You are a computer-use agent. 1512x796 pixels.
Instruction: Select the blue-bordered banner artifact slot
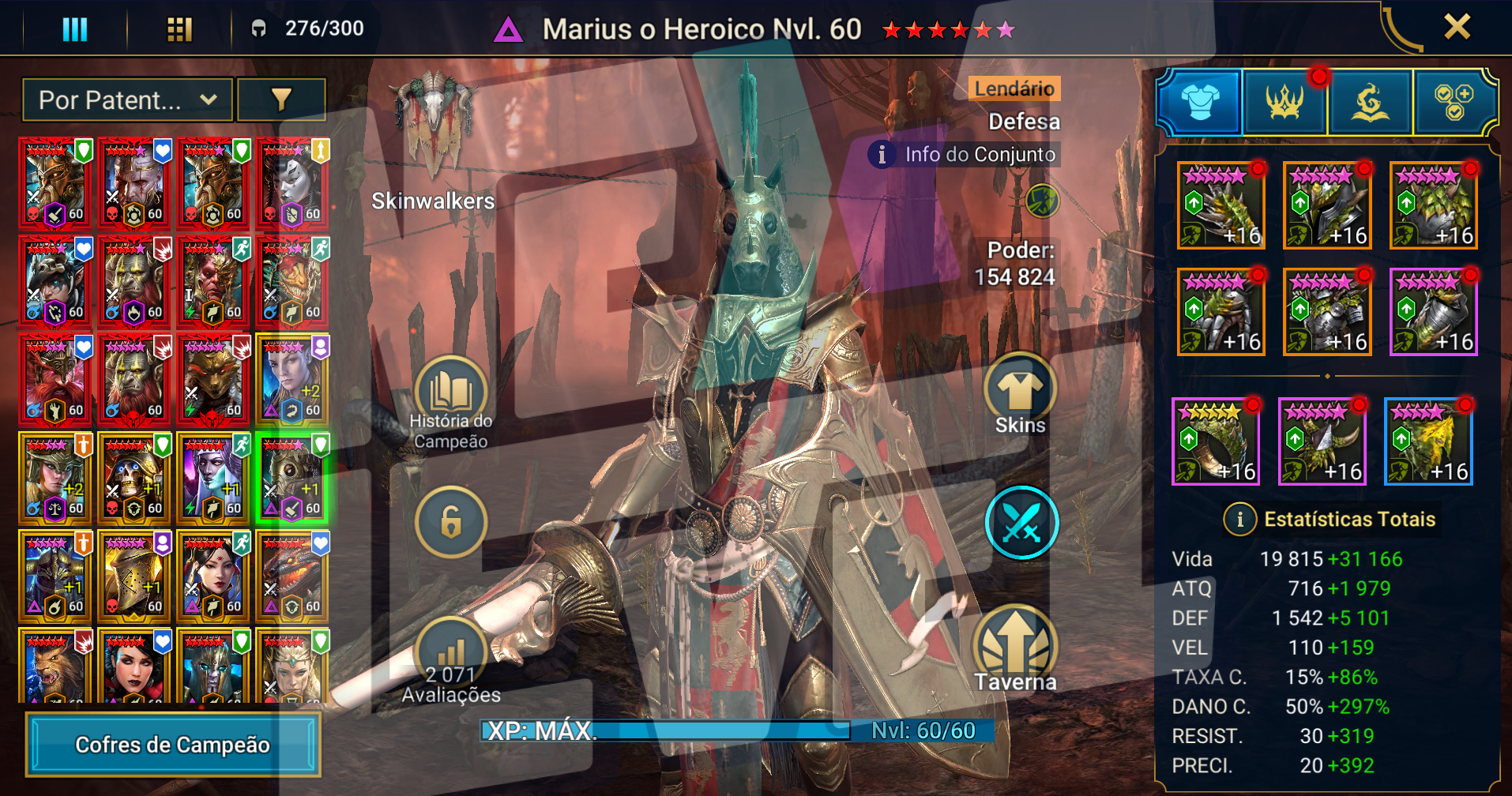pos(1428,441)
